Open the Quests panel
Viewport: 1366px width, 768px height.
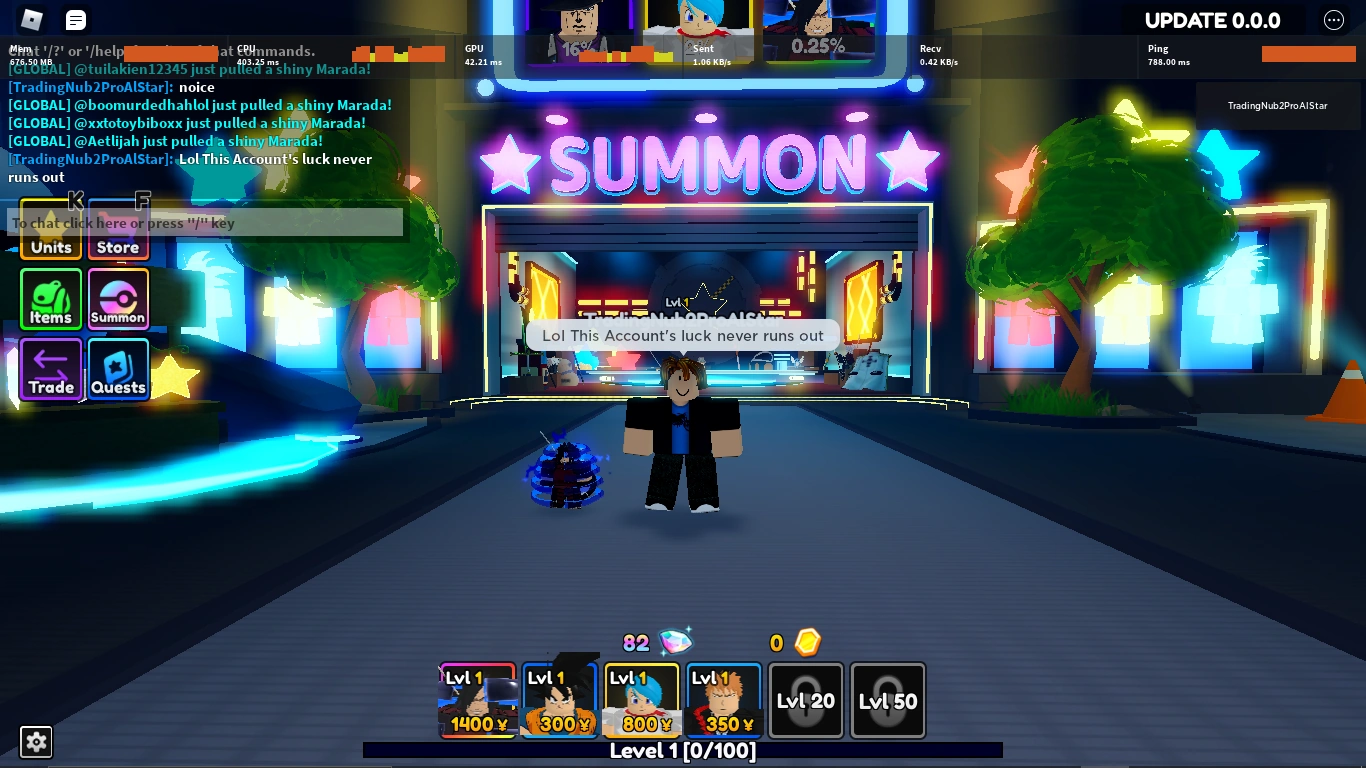pyautogui.click(x=118, y=369)
